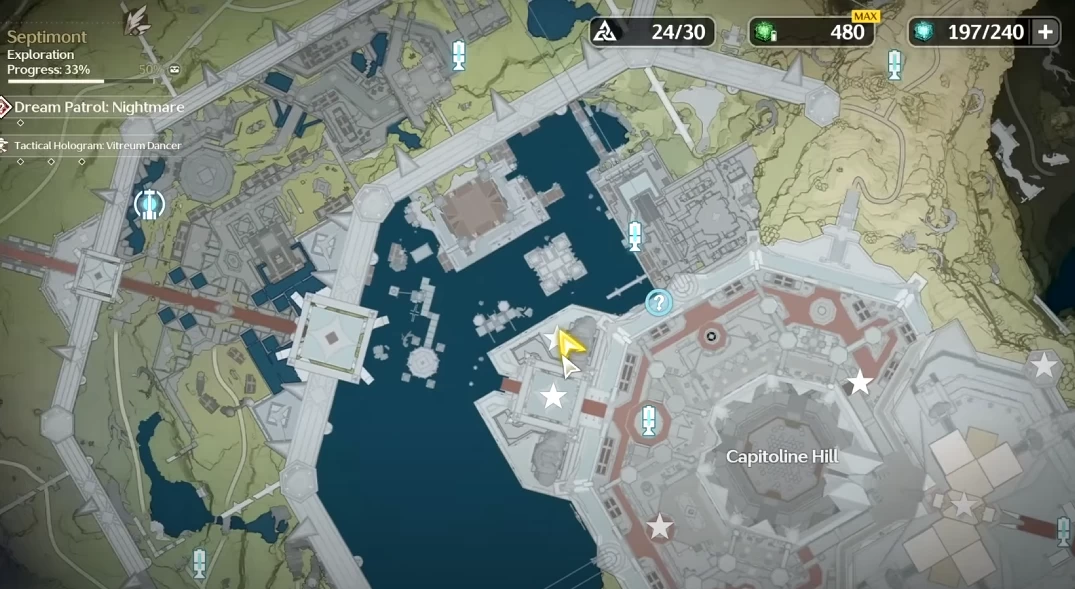The width and height of the screenshot is (1075, 589).
Task: Select the blue question mark map marker
Action: tap(658, 302)
